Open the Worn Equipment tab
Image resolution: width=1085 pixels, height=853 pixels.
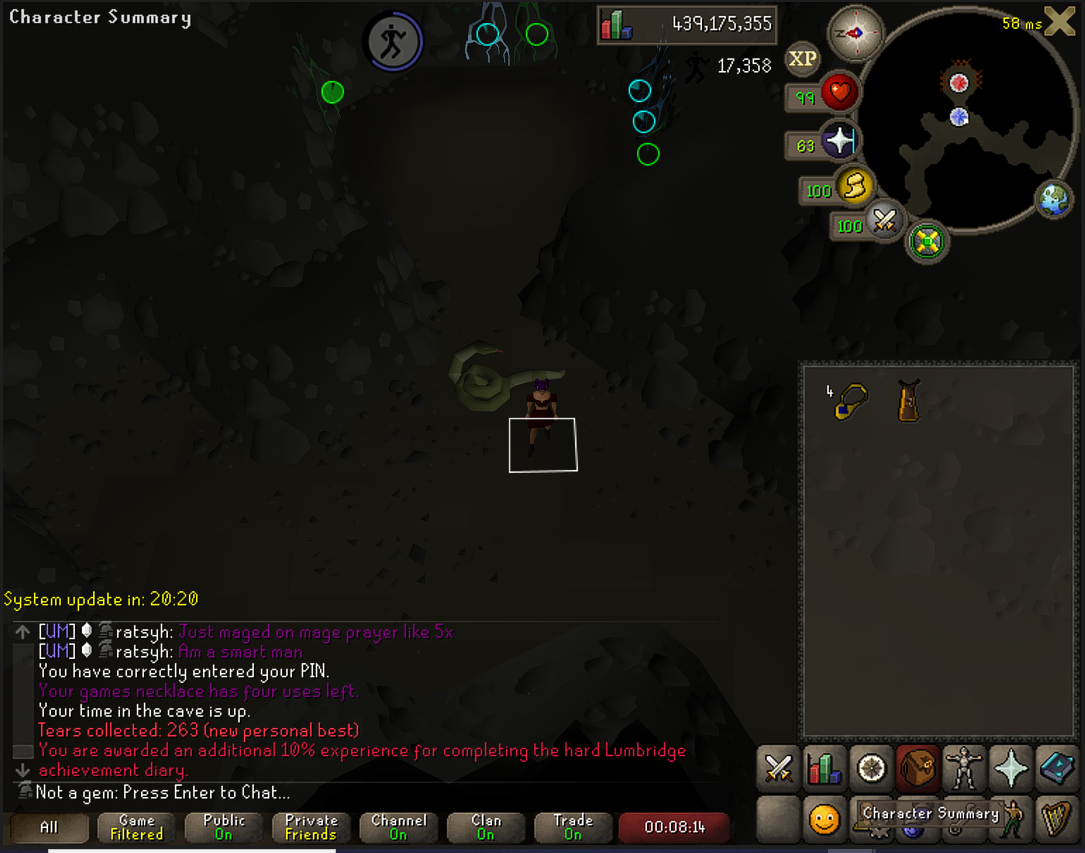pyautogui.click(x=964, y=768)
